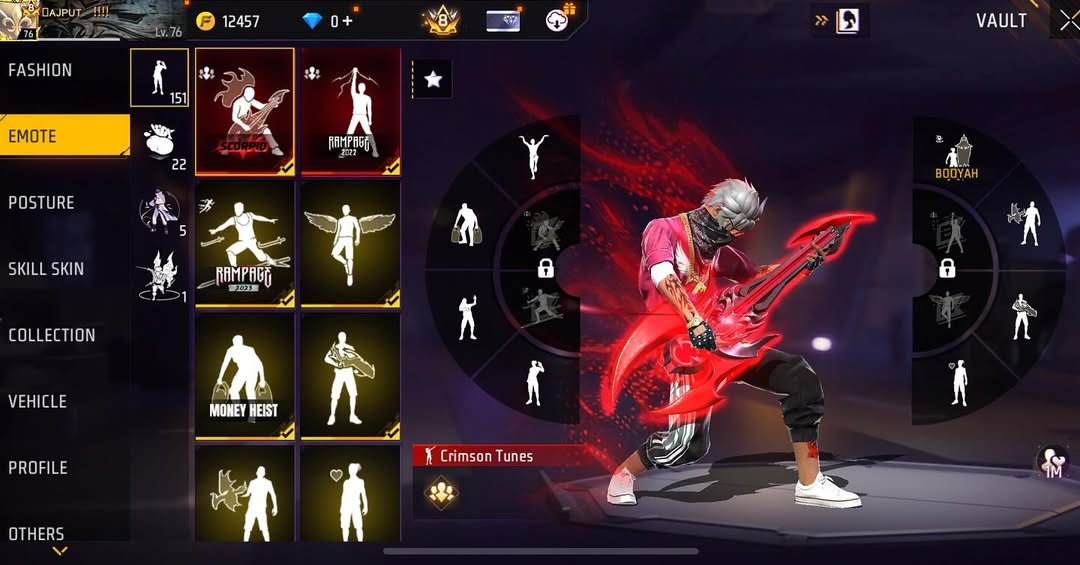
Task: Switch to the Posture category
Action: (42, 203)
